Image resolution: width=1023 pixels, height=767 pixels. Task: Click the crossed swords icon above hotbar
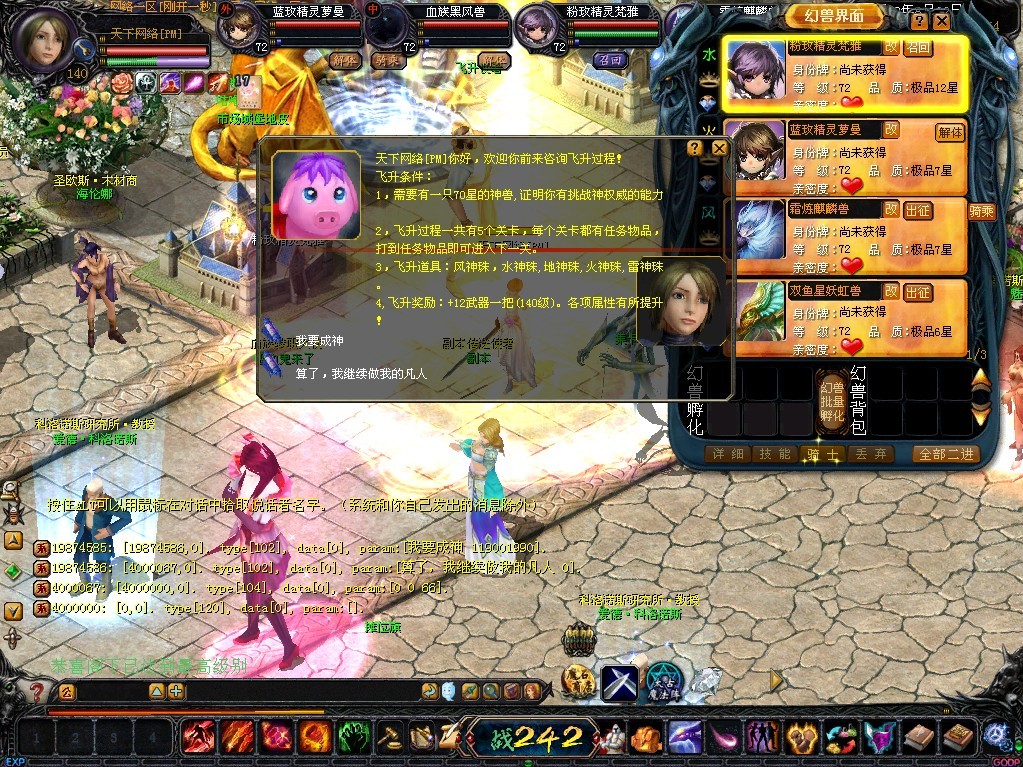click(619, 683)
